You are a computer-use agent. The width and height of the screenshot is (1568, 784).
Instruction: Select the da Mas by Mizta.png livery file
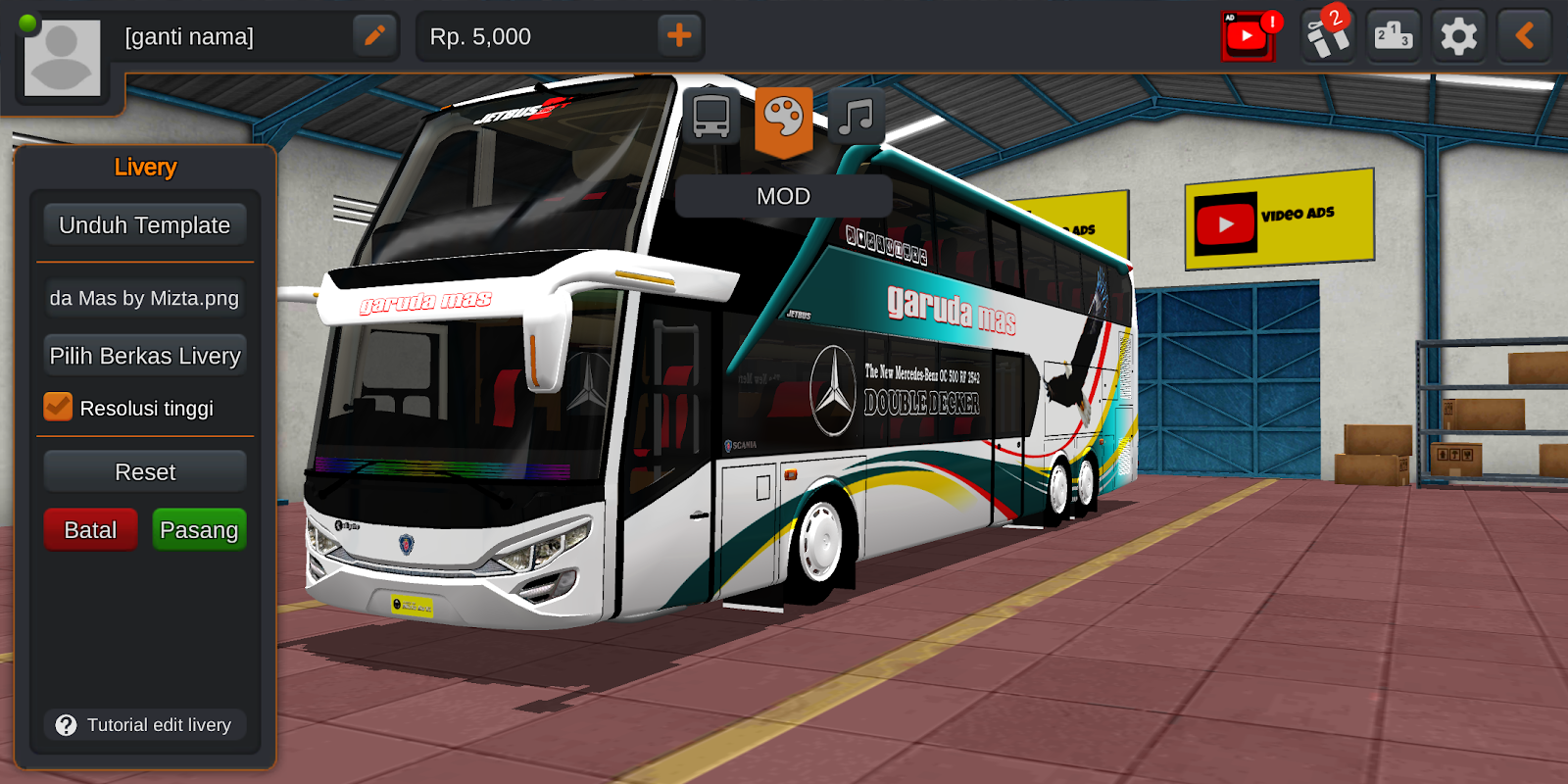point(143,299)
